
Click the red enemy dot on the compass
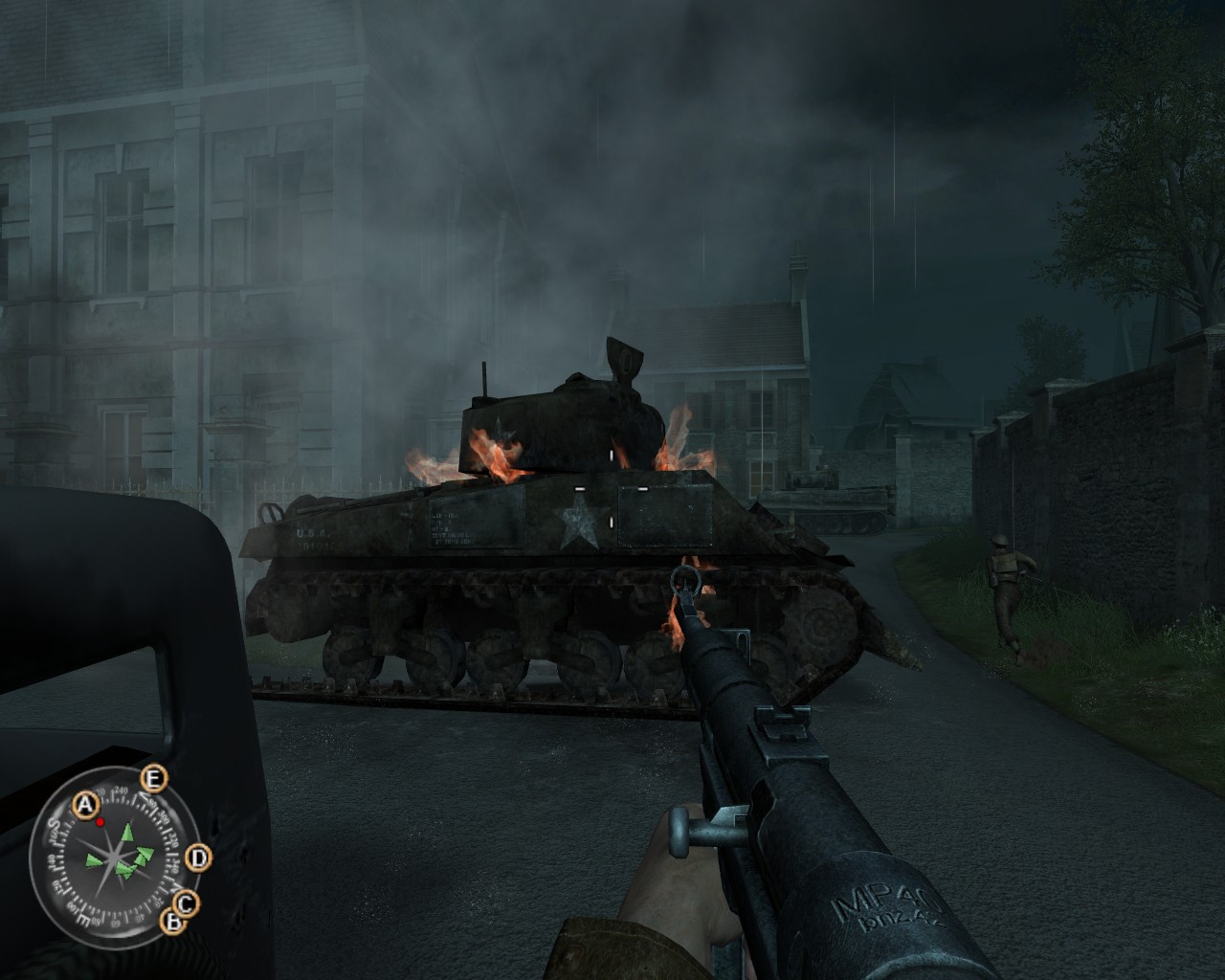(99, 821)
